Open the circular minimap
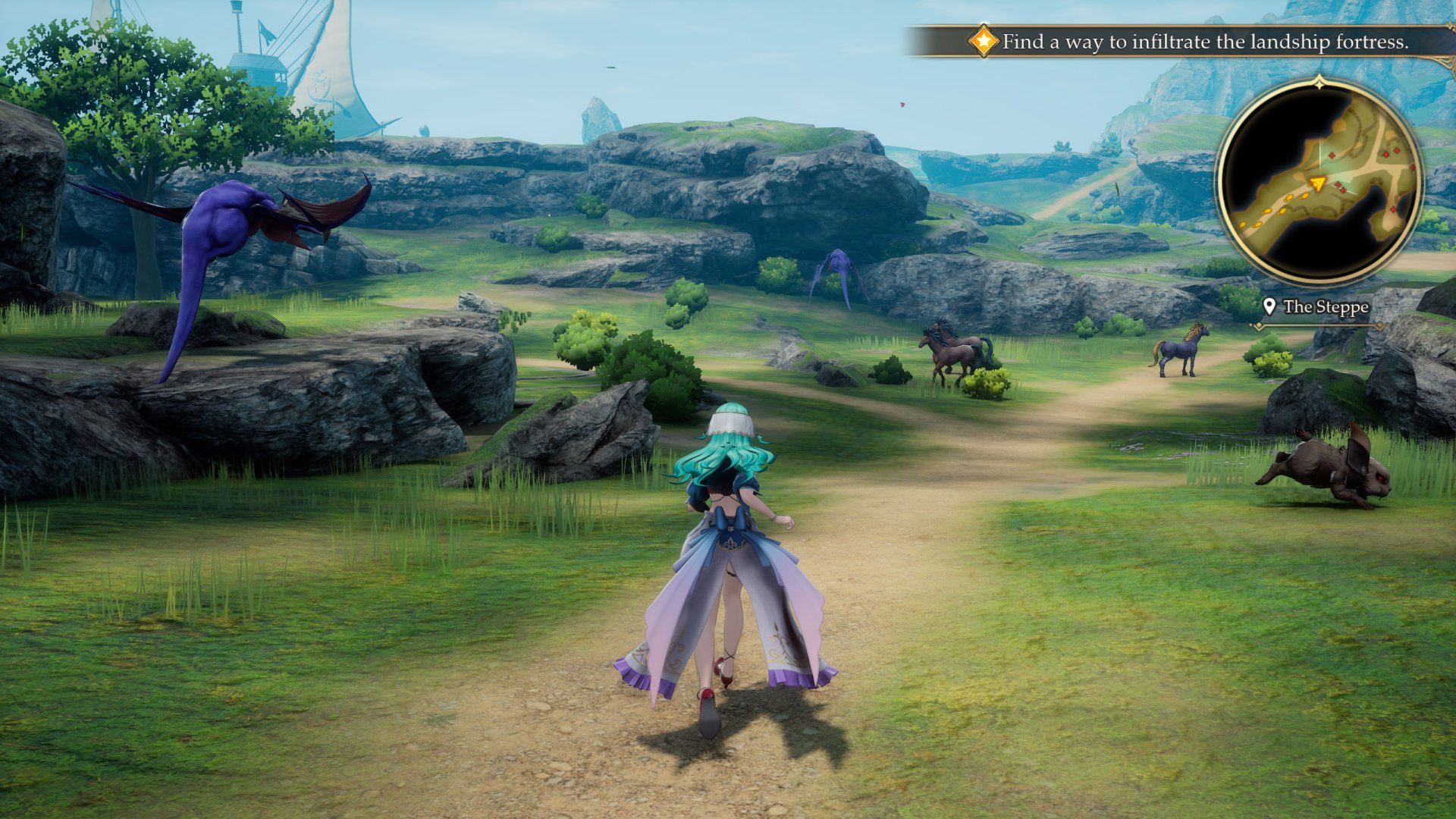Image resolution: width=1456 pixels, height=819 pixels. tap(1319, 182)
